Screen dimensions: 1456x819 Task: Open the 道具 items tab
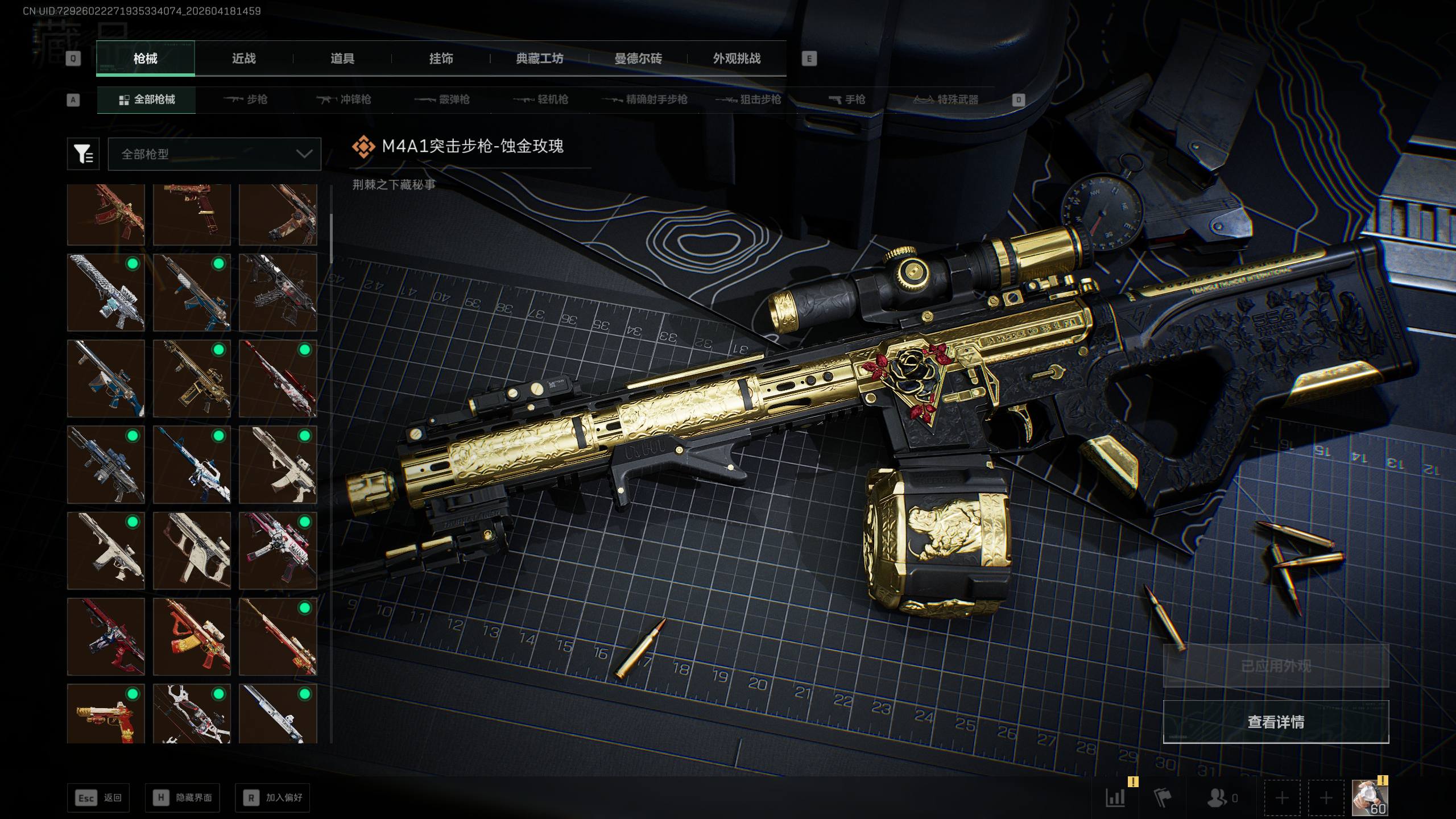point(342,59)
